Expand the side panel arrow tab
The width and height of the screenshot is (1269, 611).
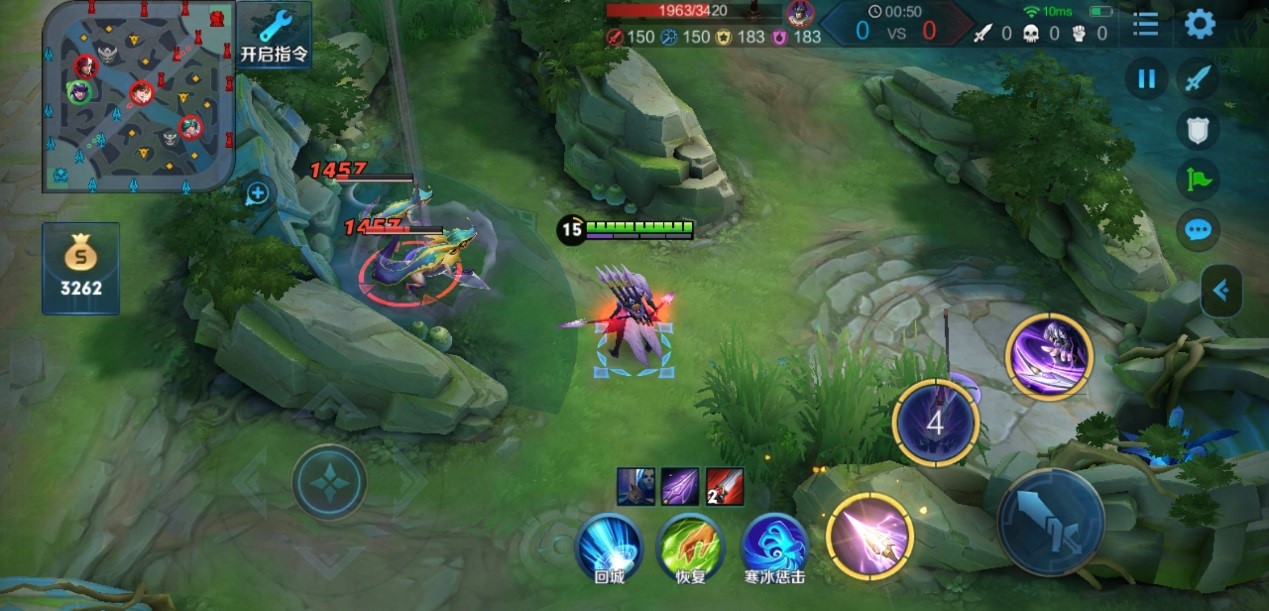tap(1221, 291)
